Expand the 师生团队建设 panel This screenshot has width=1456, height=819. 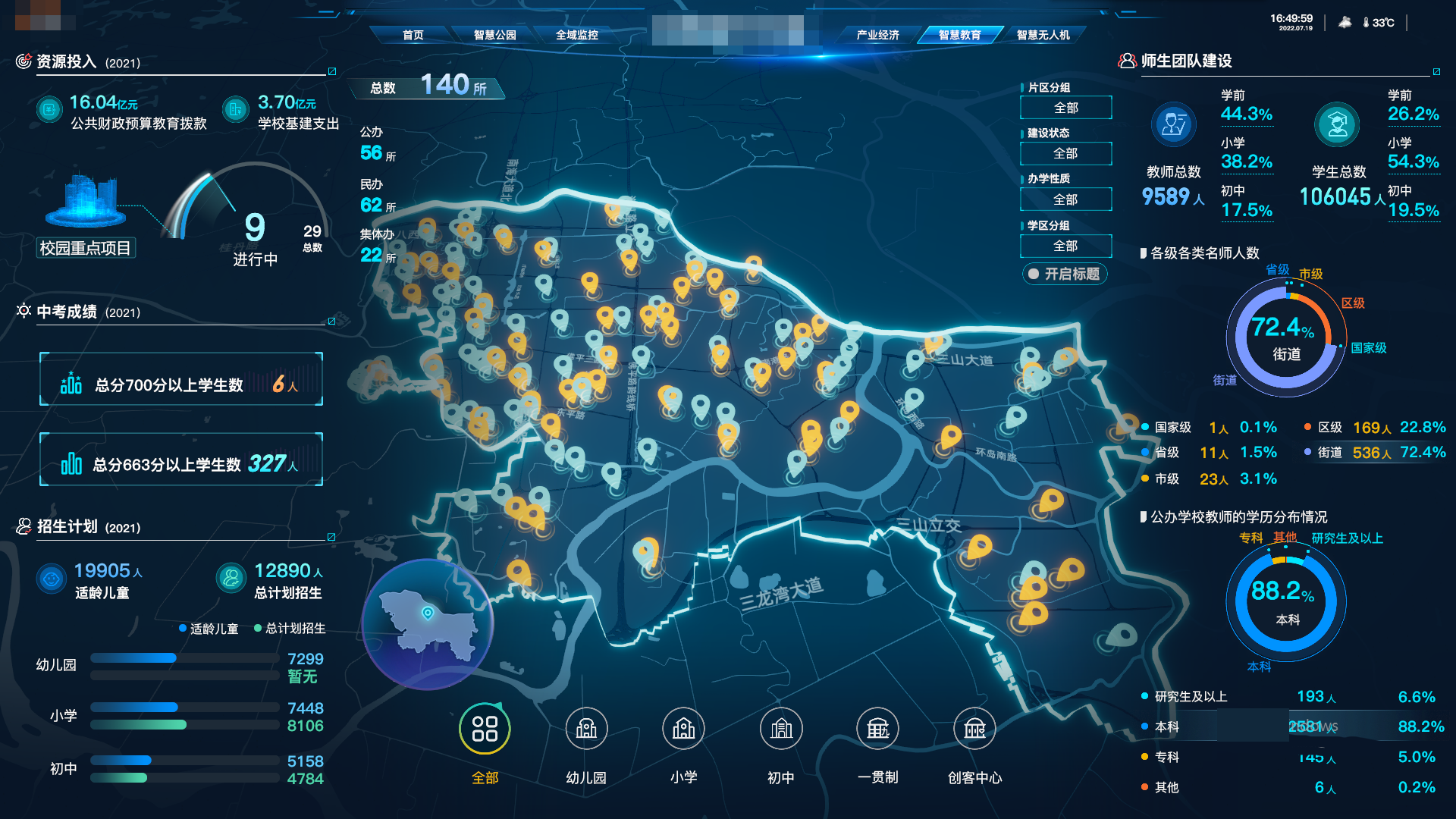tap(1436, 72)
